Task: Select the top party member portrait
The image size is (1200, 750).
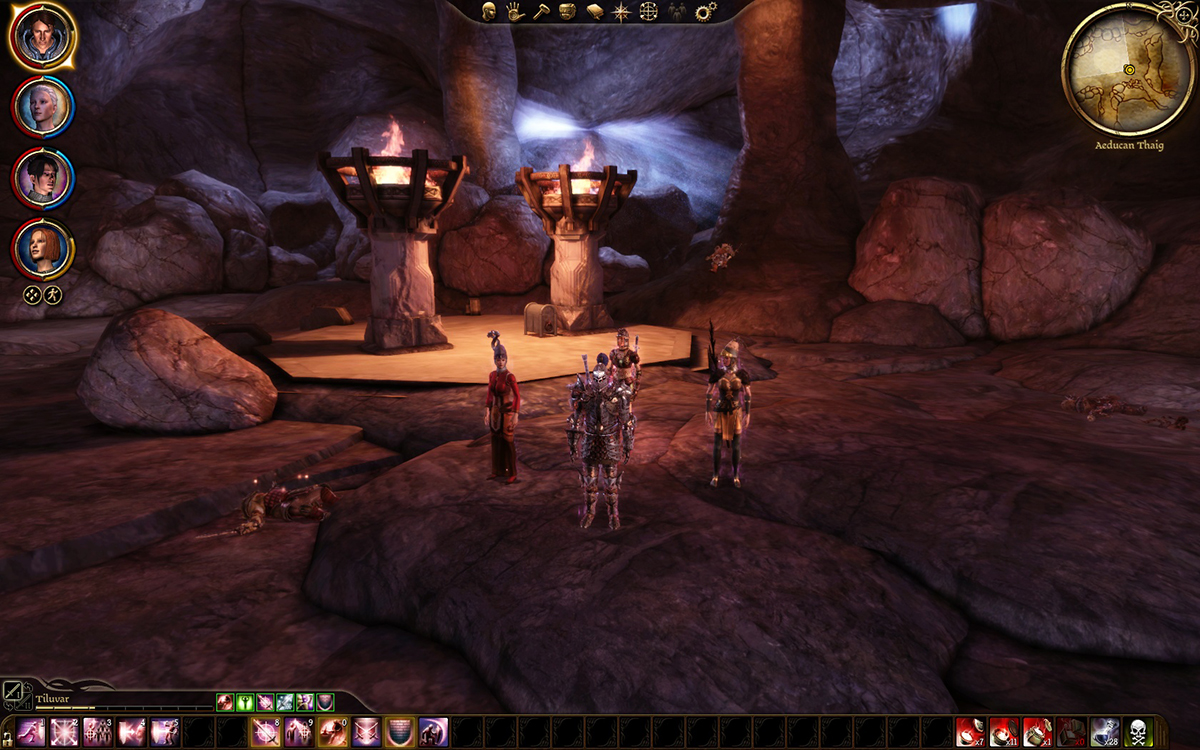Action: (42, 37)
